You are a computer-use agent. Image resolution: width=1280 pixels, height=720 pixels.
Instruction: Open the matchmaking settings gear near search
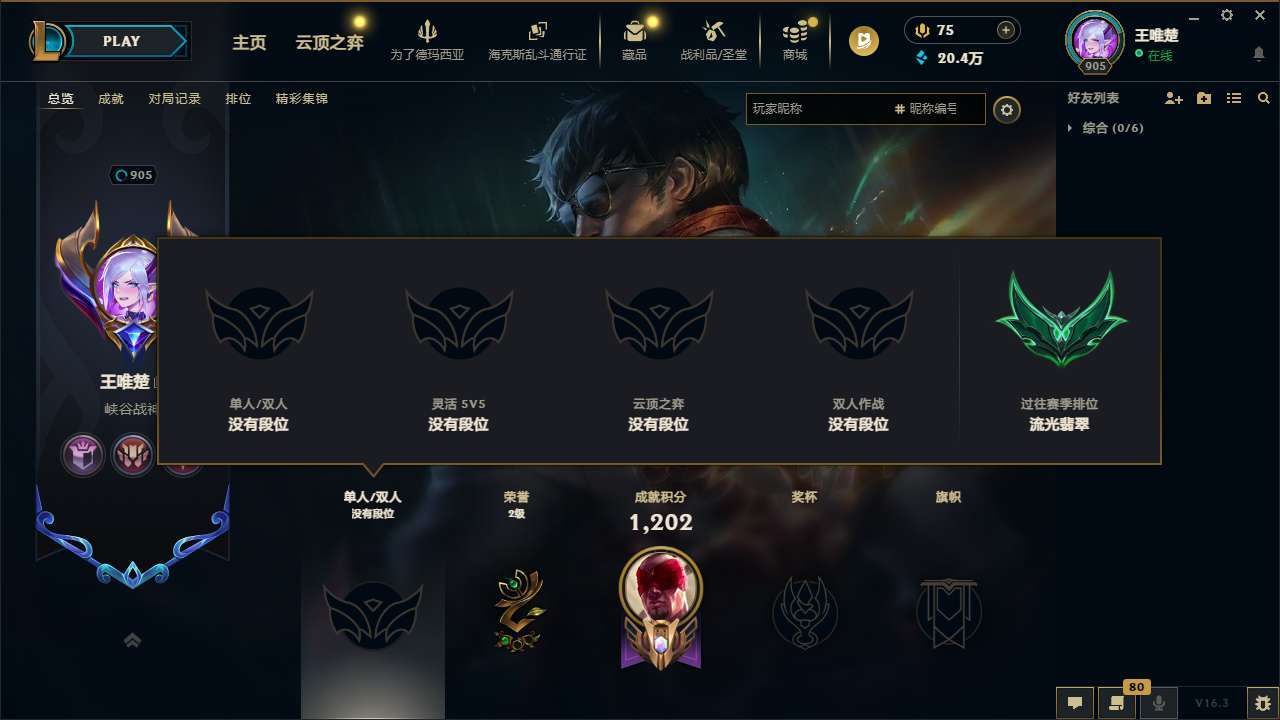click(x=1007, y=109)
